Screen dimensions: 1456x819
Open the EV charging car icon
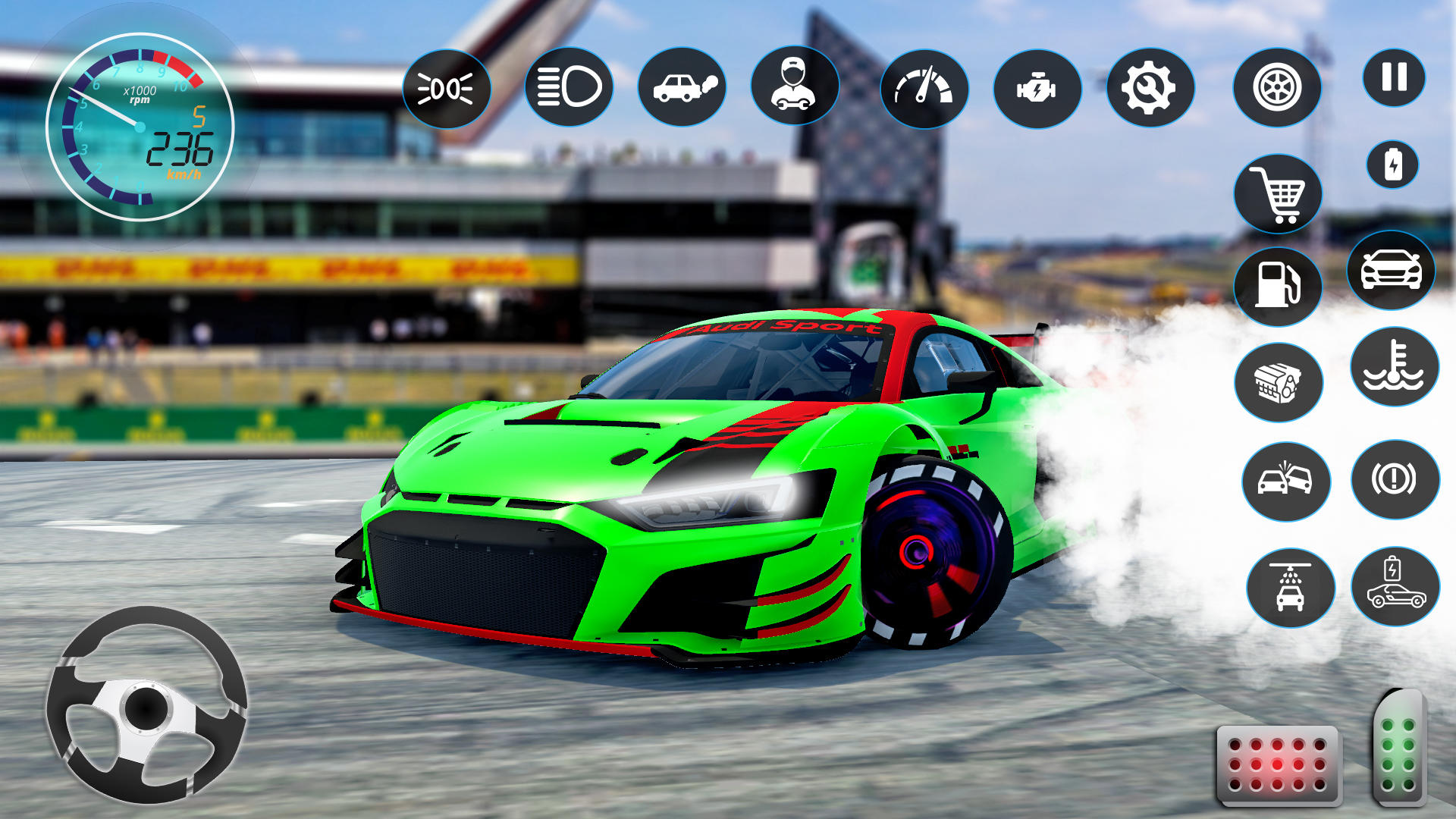tap(1394, 580)
